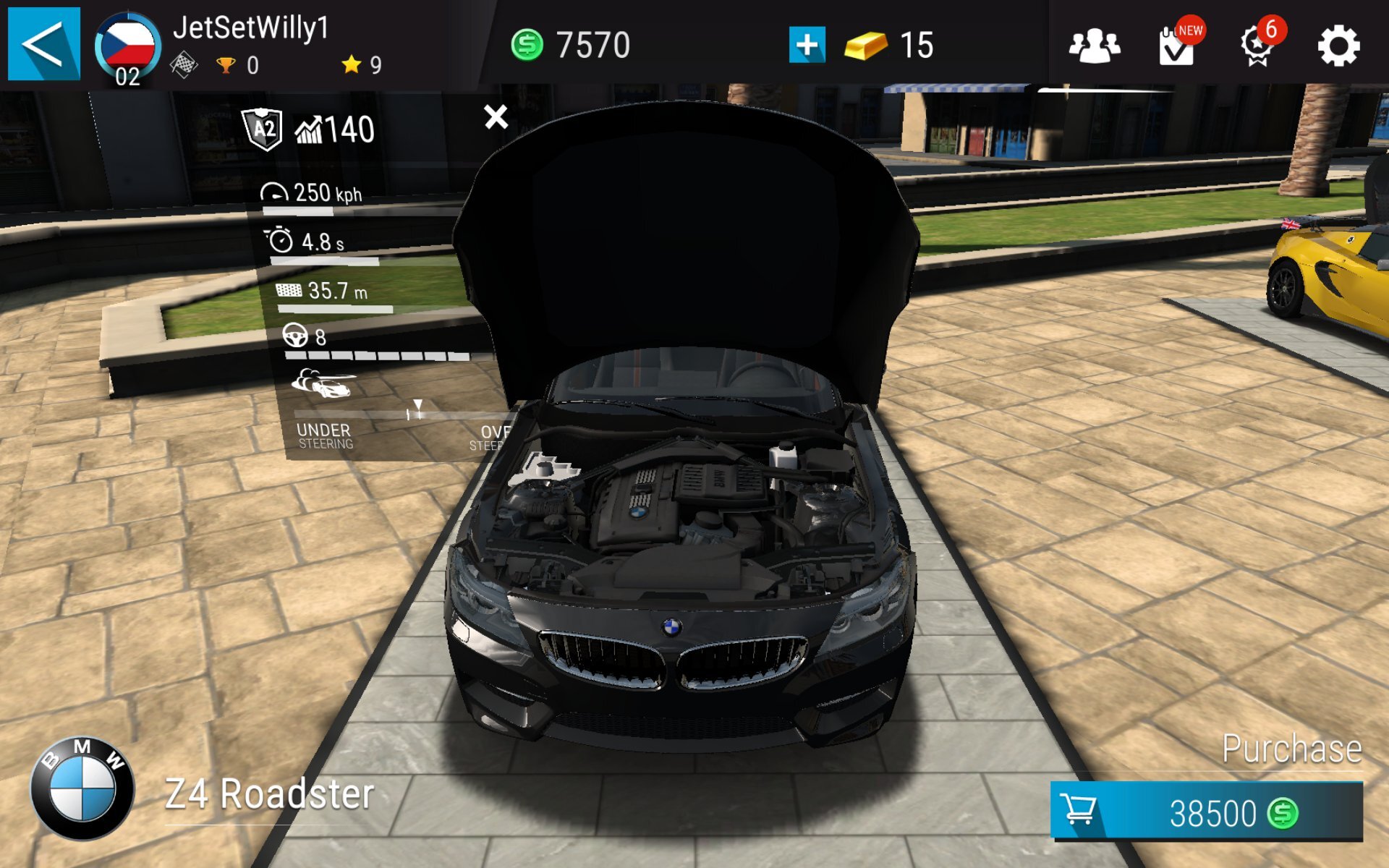Image resolution: width=1389 pixels, height=868 pixels.
Task: Select the BMW brand logo
Action: (82, 788)
